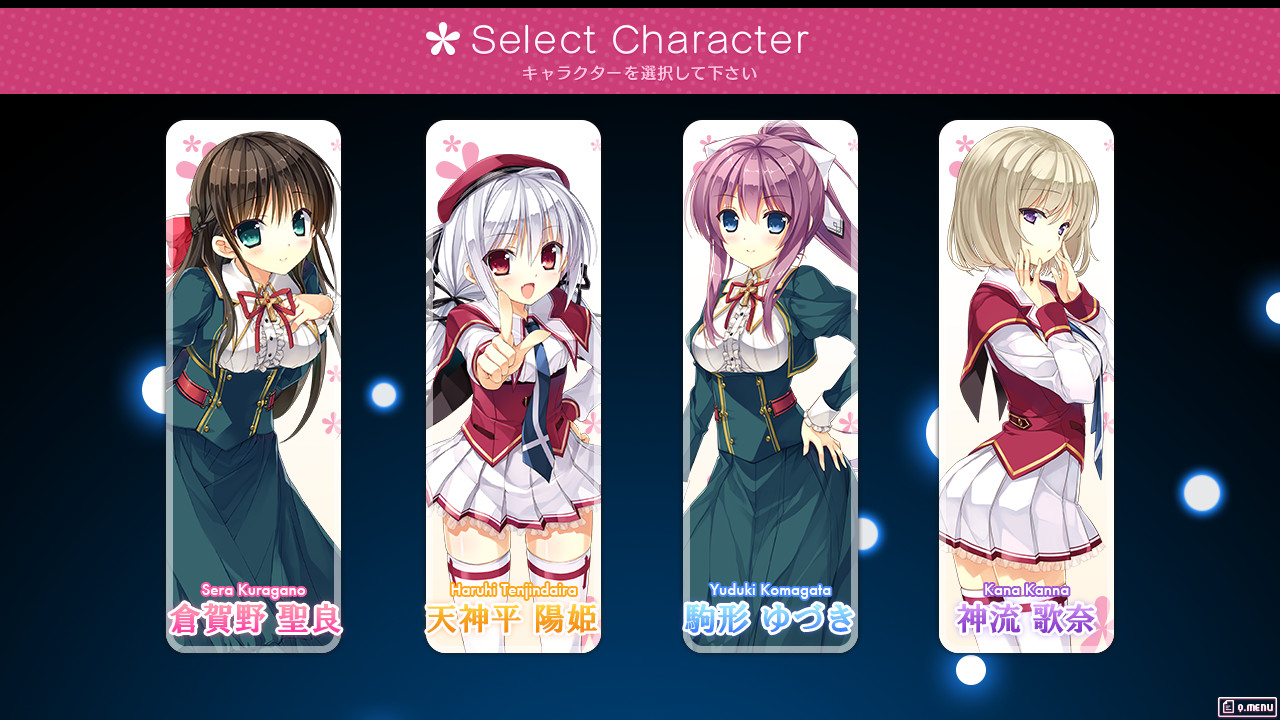Click the English name Sera Kuragano
The height and width of the screenshot is (720, 1280).
(x=254, y=592)
